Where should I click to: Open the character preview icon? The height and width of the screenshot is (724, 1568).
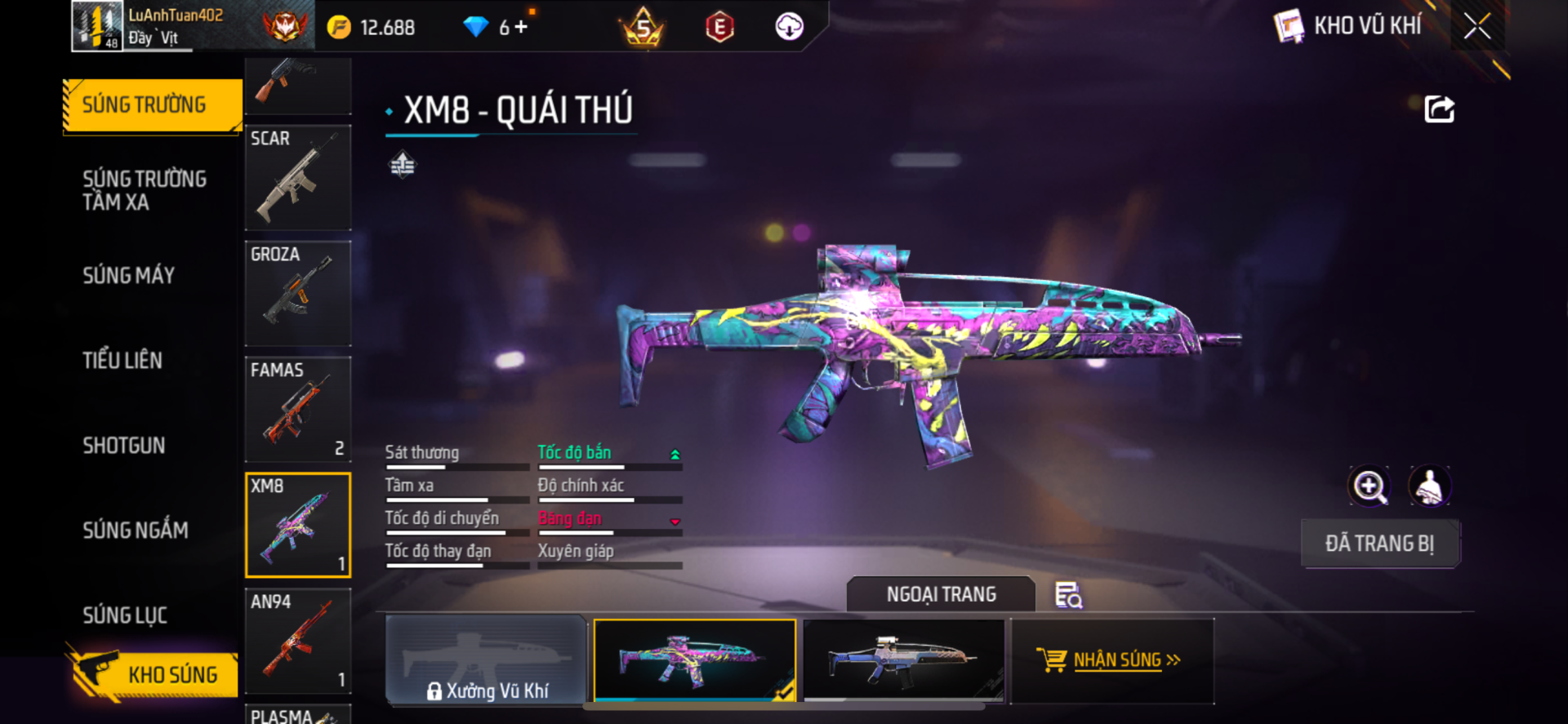[x=1429, y=486]
